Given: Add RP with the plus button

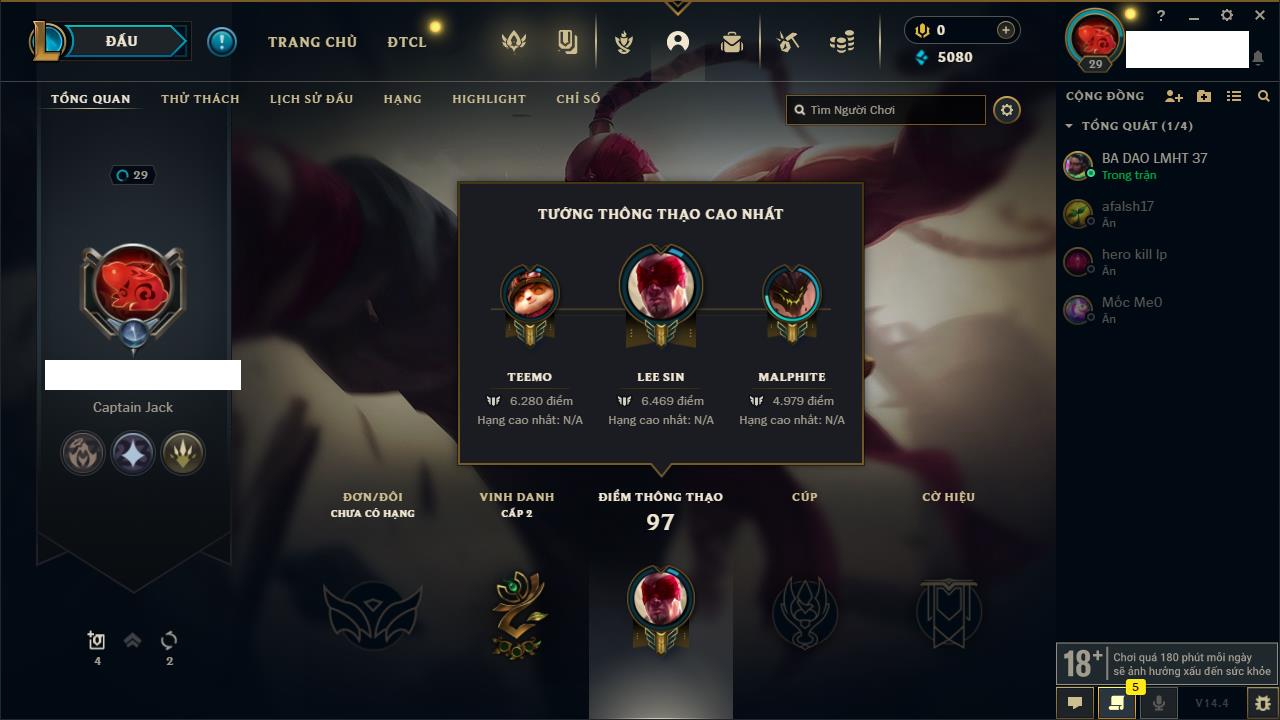Looking at the screenshot, I should (x=1006, y=30).
